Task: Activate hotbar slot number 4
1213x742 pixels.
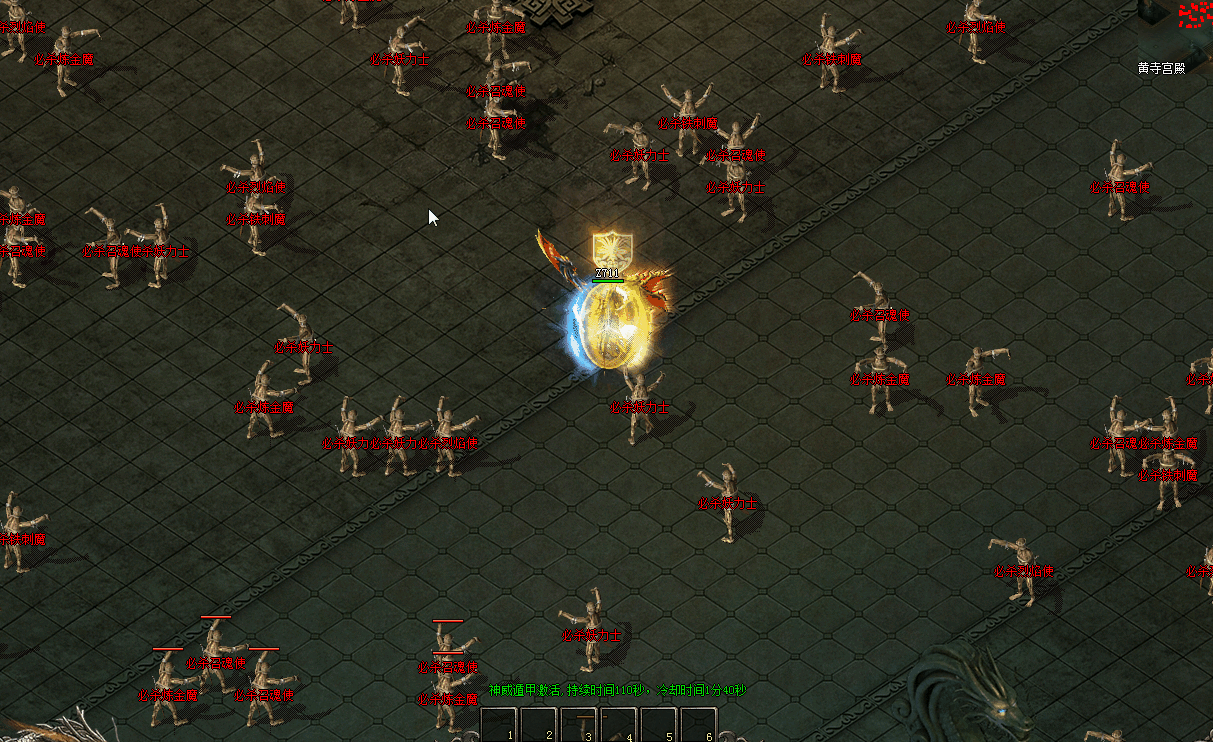Action: pyautogui.click(x=619, y=725)
